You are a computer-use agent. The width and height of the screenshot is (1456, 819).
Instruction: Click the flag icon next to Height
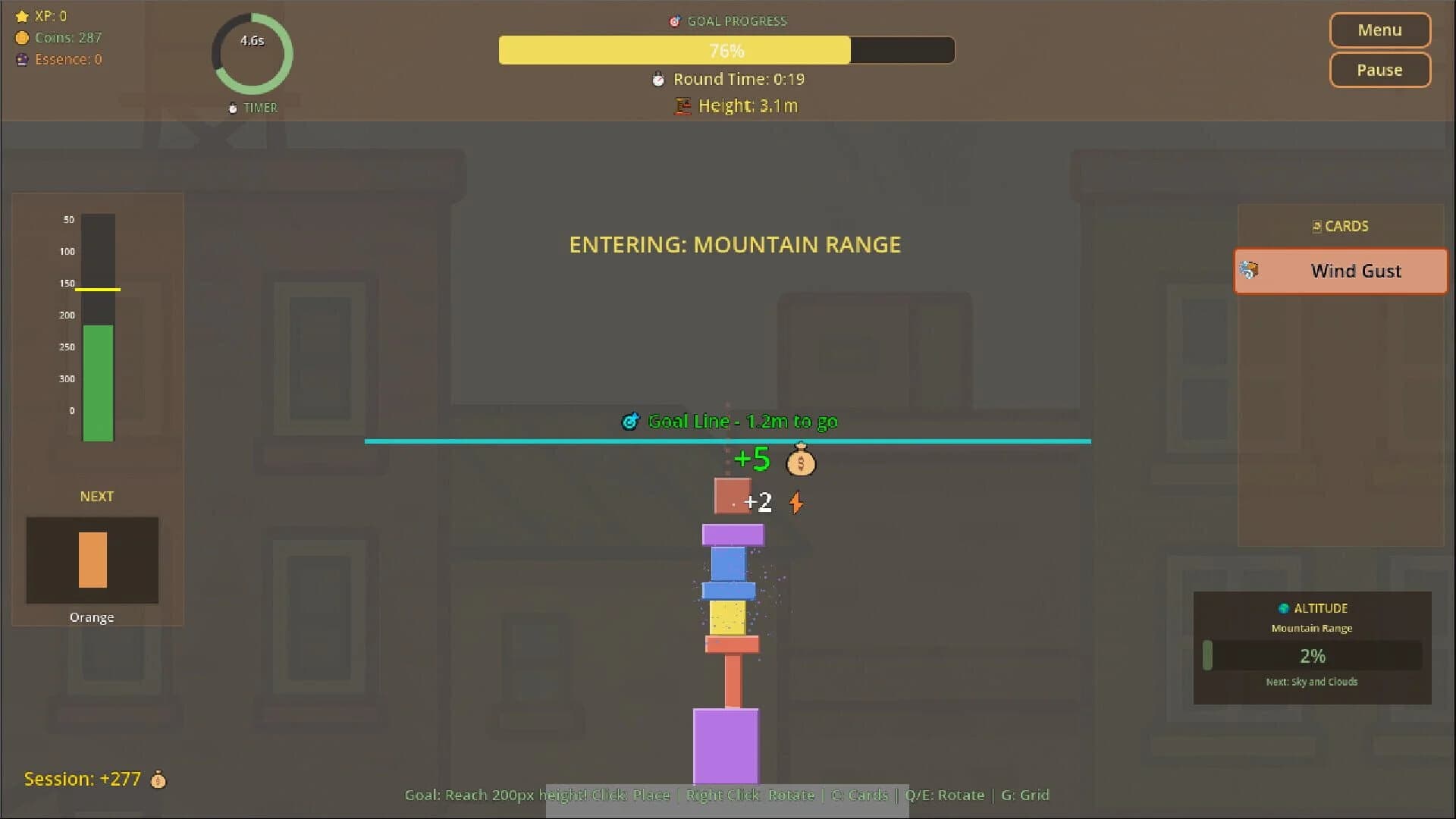[x=682, y=106]
